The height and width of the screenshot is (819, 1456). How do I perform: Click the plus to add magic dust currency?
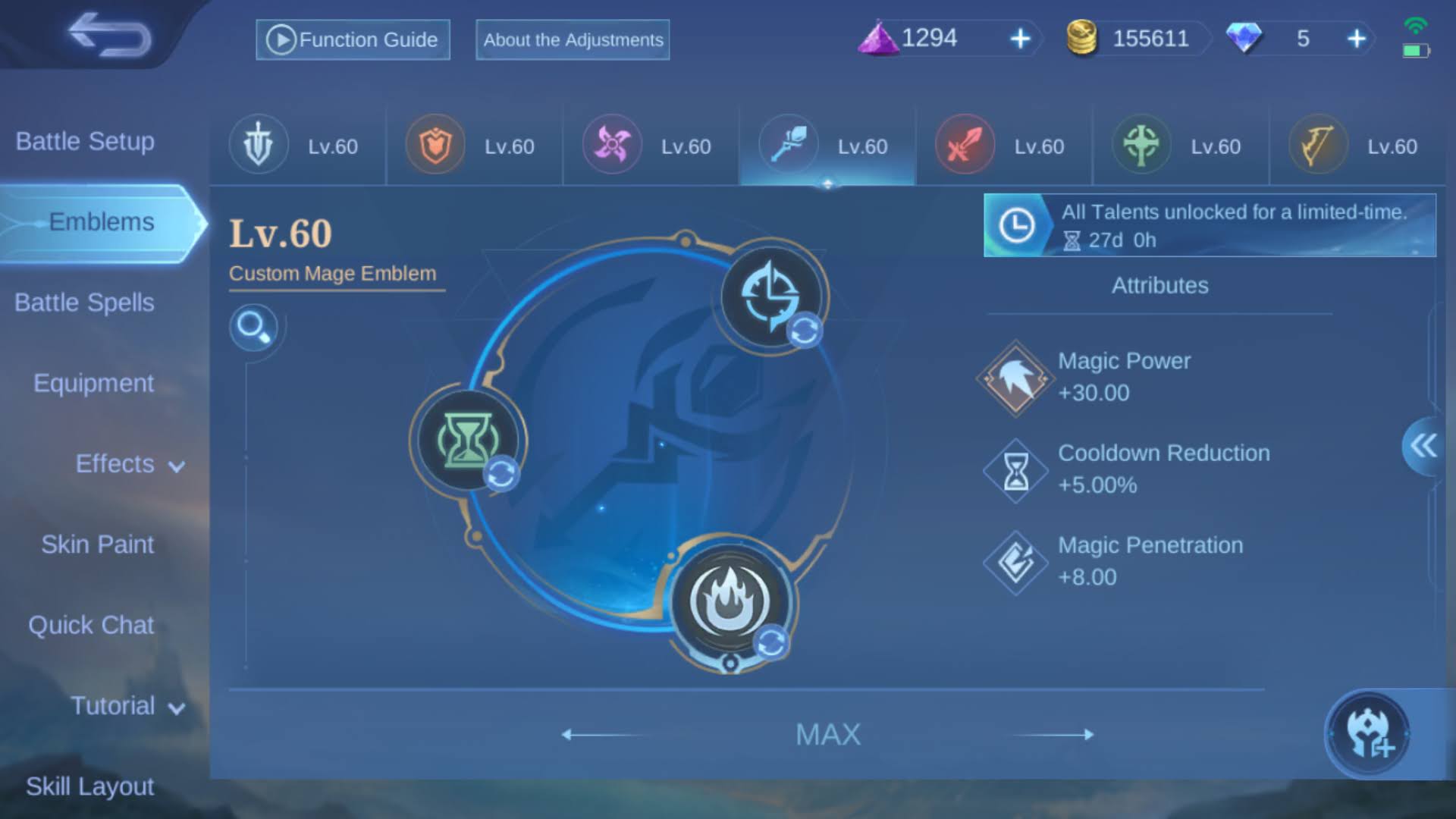[x=1019, y=39]
